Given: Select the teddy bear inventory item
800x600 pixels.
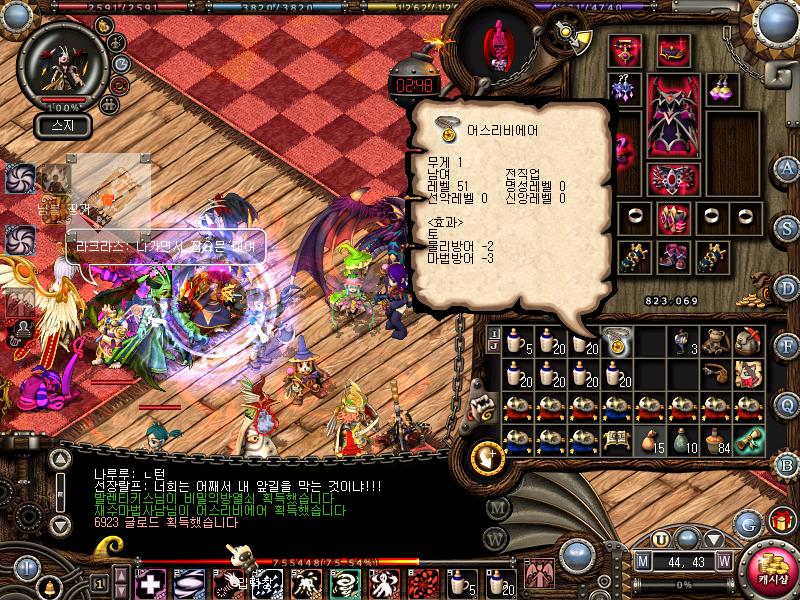Looking at the screenshot, I should [x=714, y=342].
